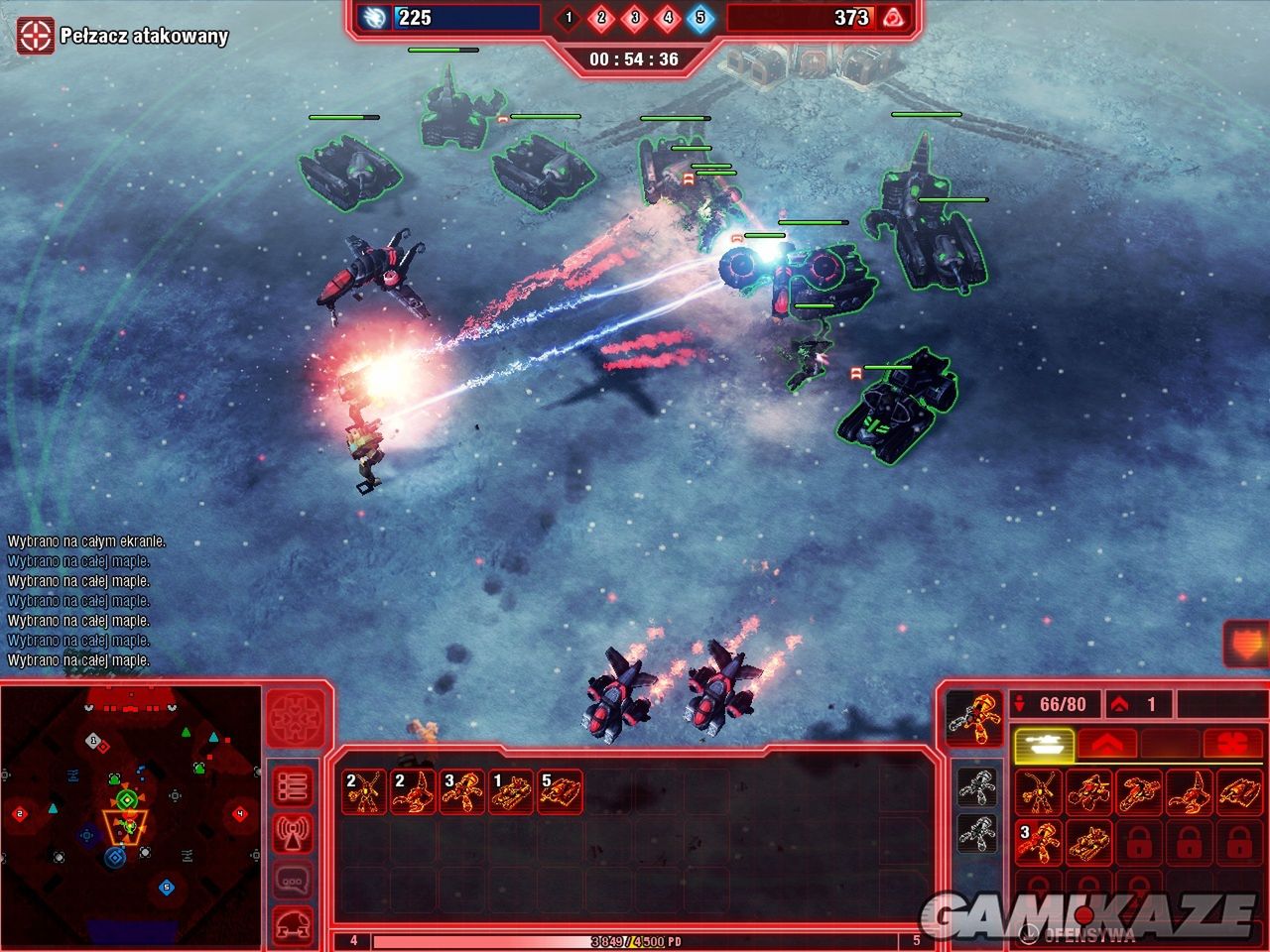This screenshot has height=952, width=1270.
Task: Open the chevron upgrades tab
Action: [1106, 744]
